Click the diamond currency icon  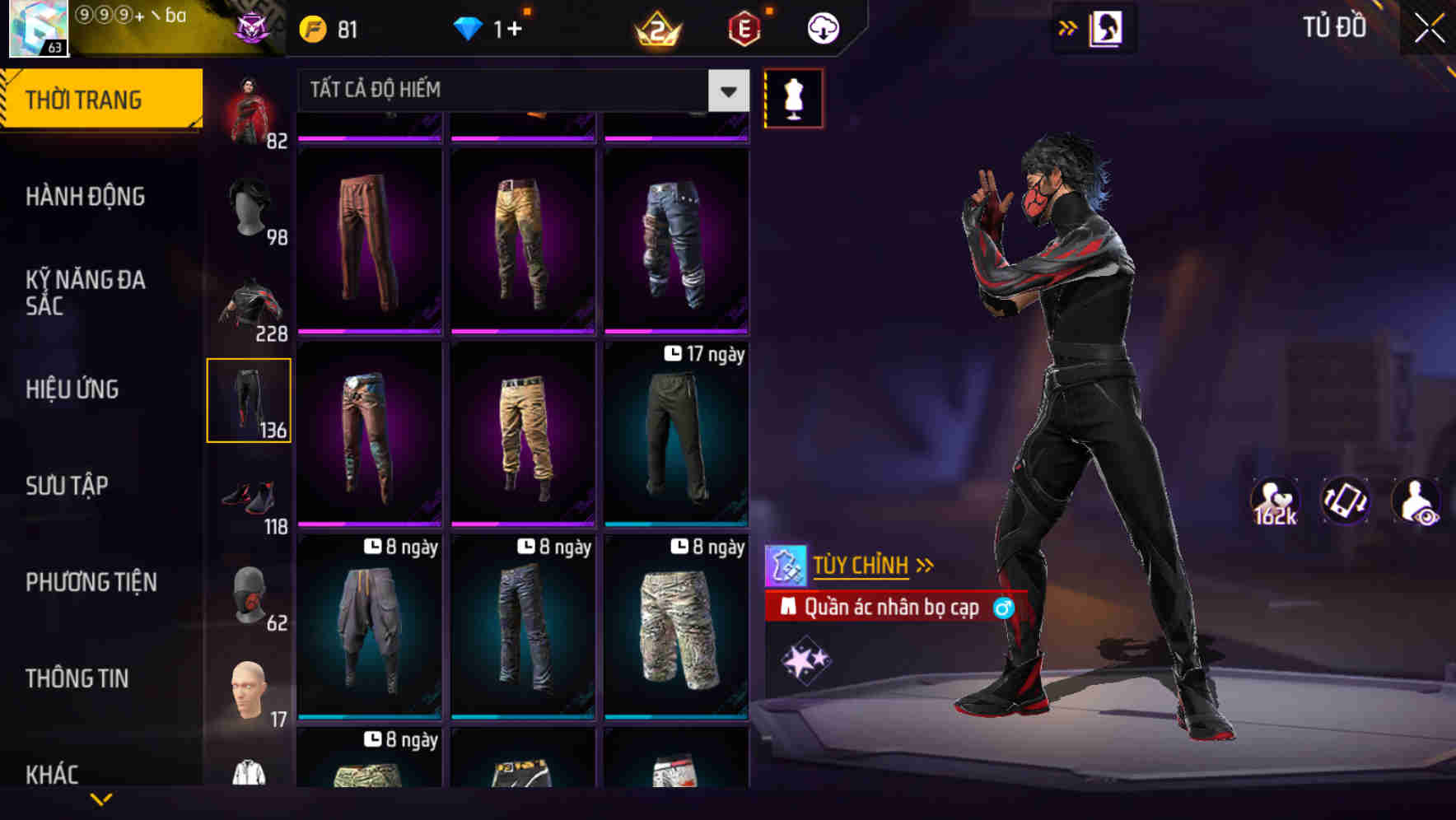pos(469,27)
